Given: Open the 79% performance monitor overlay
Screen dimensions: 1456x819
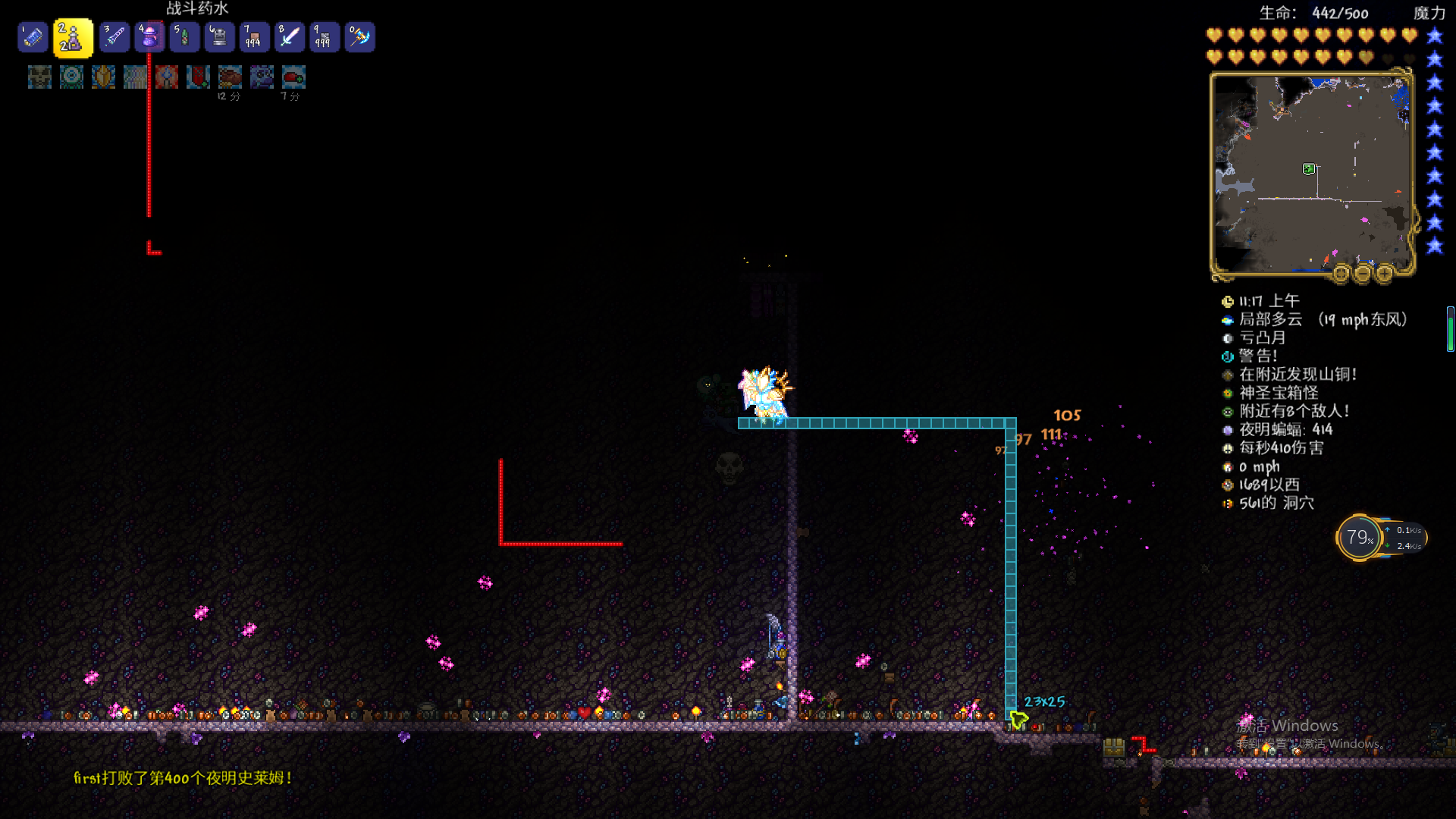Looking at the screenshot, I should pos(1360,538).
